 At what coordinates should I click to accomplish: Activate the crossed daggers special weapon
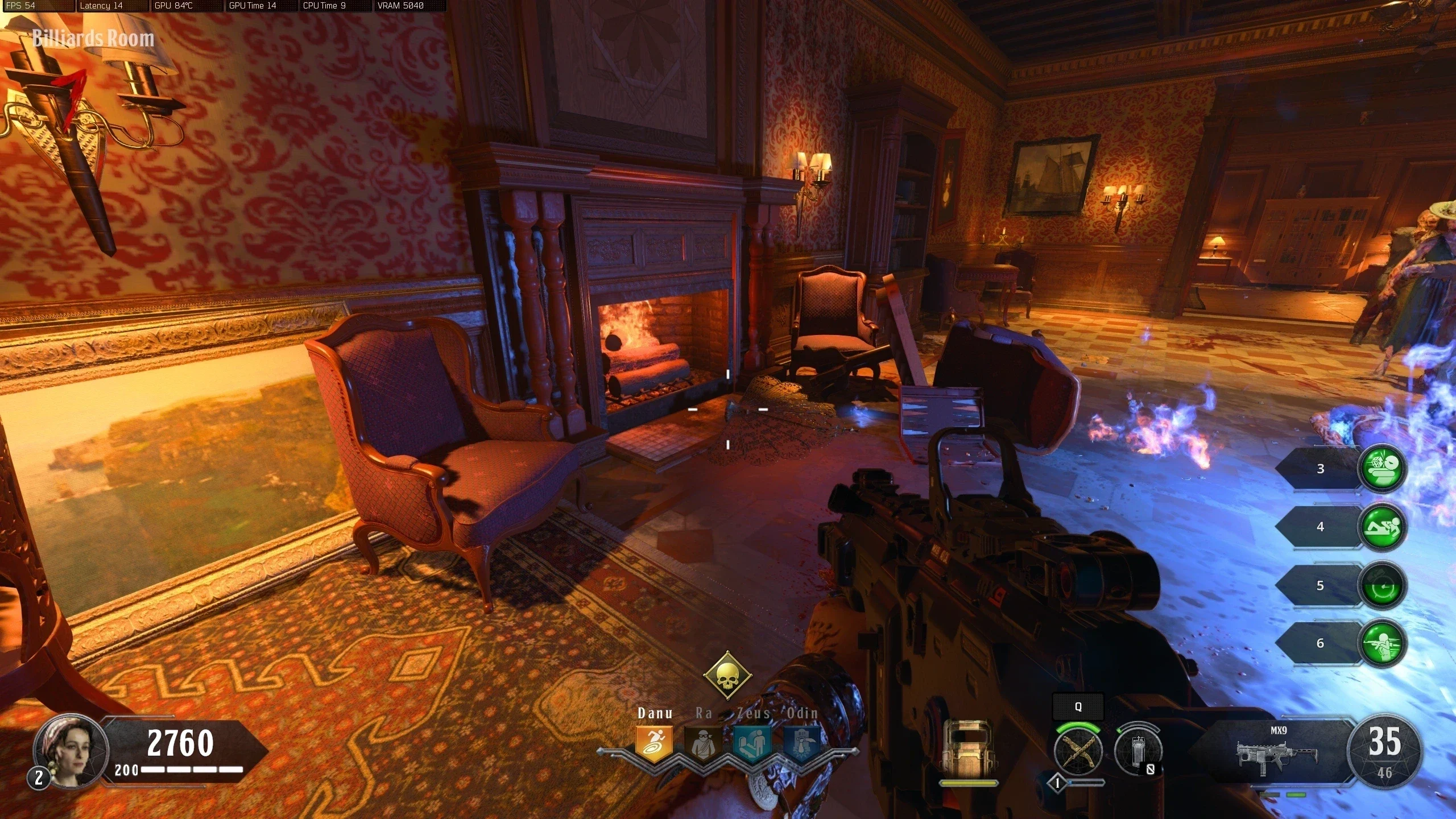click(x=1078, y=751)
